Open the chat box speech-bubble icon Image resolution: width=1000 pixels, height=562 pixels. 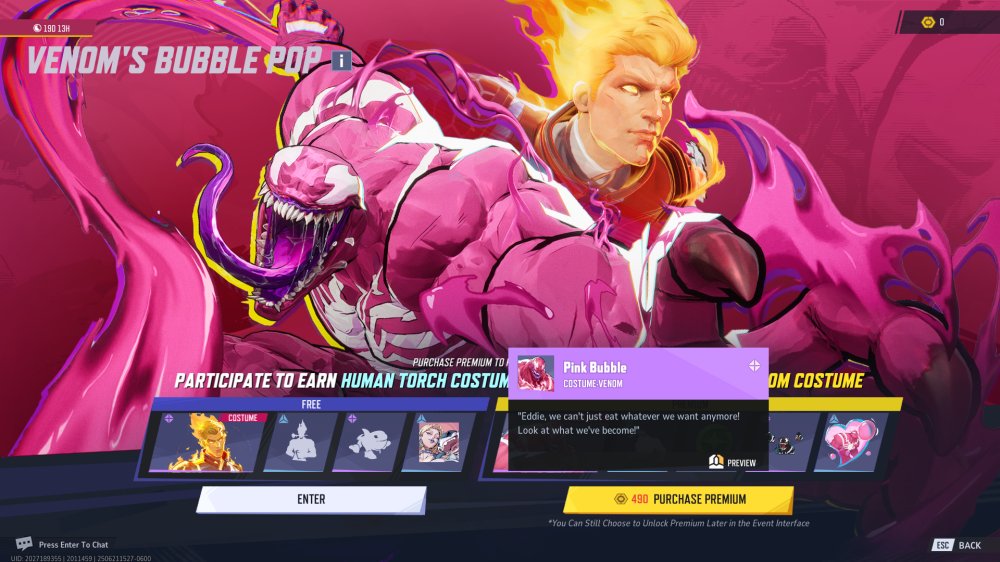click(x=23, y=544)
